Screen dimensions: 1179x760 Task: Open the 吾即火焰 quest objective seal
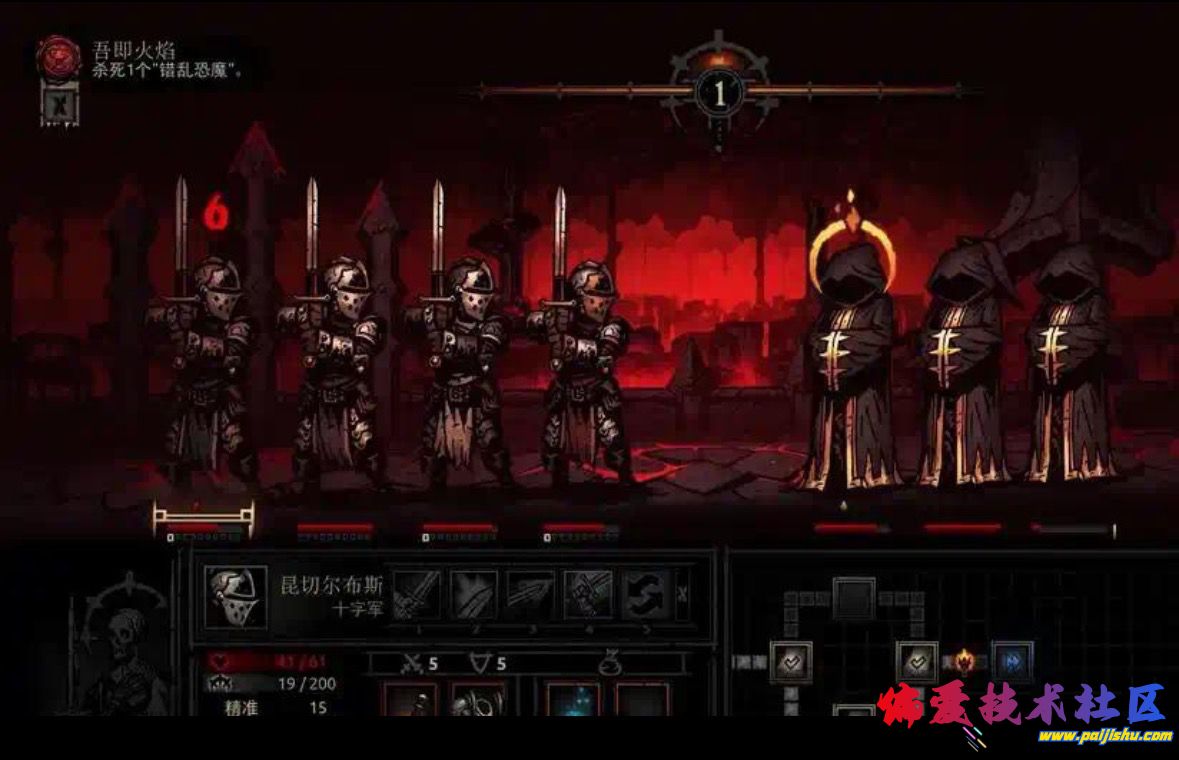click(x=59, y=59)
